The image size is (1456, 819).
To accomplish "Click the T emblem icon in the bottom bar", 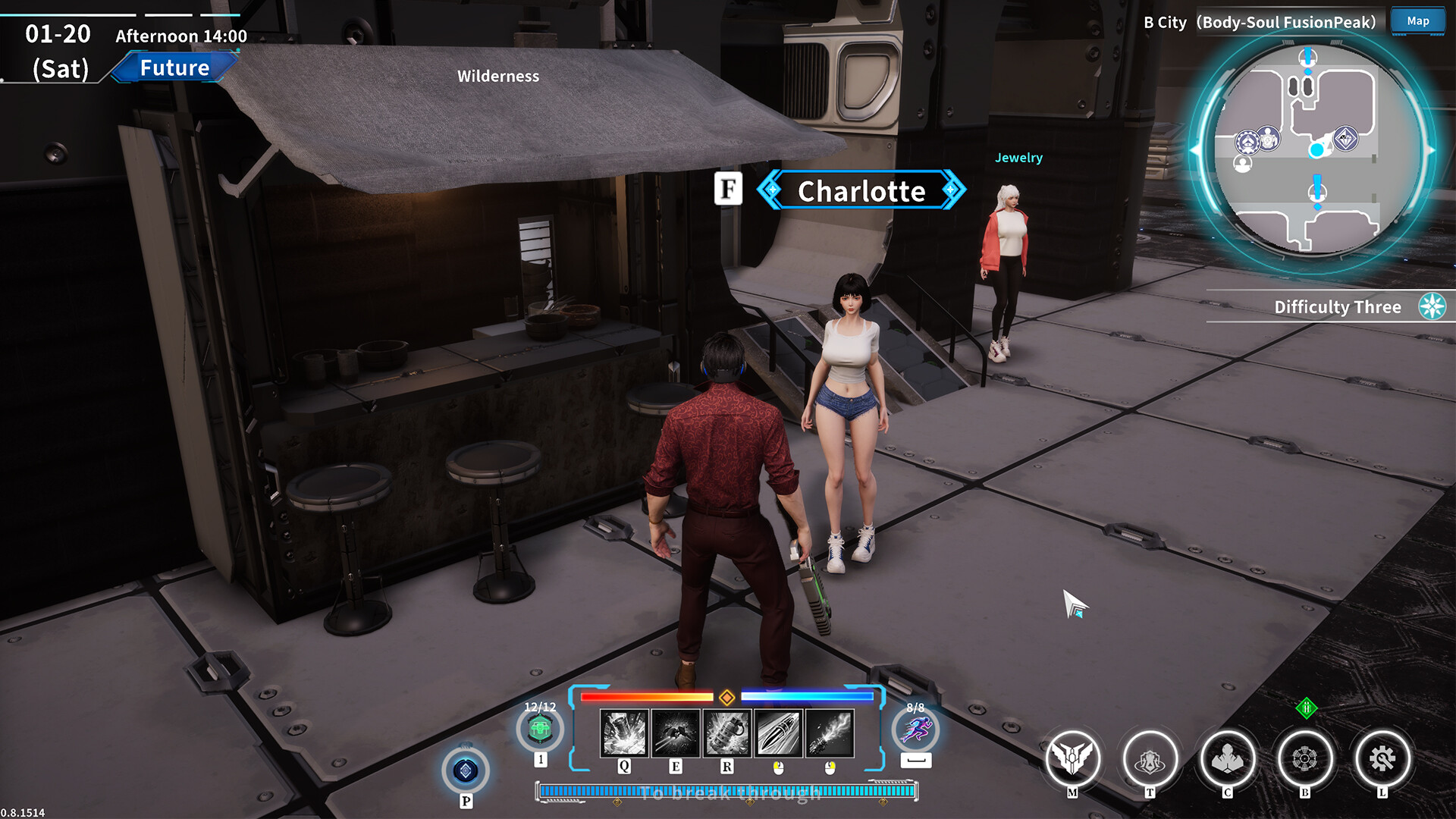I will [x=1150, y=758].
